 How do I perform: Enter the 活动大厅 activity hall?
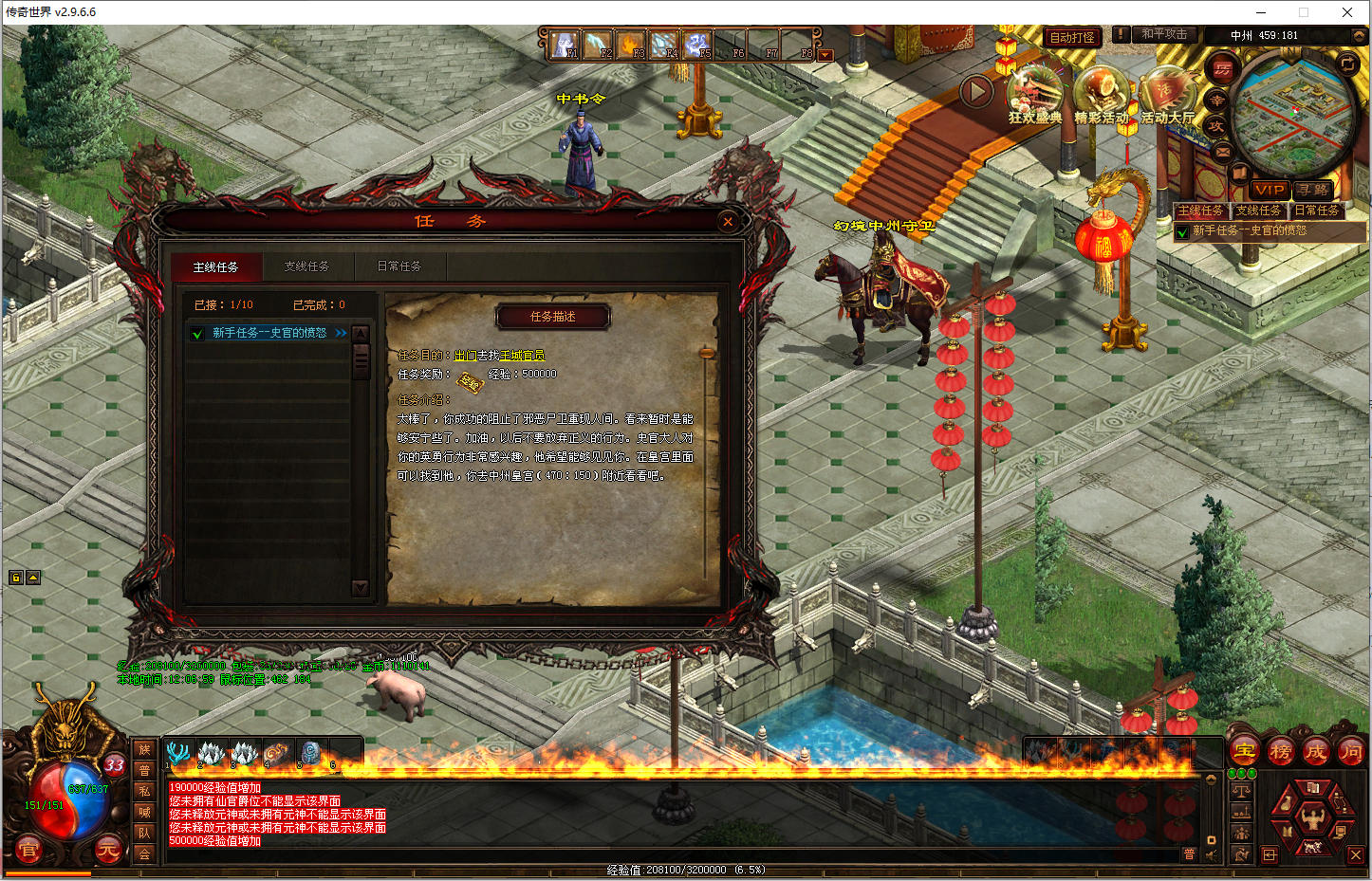tap(1167, 95)
